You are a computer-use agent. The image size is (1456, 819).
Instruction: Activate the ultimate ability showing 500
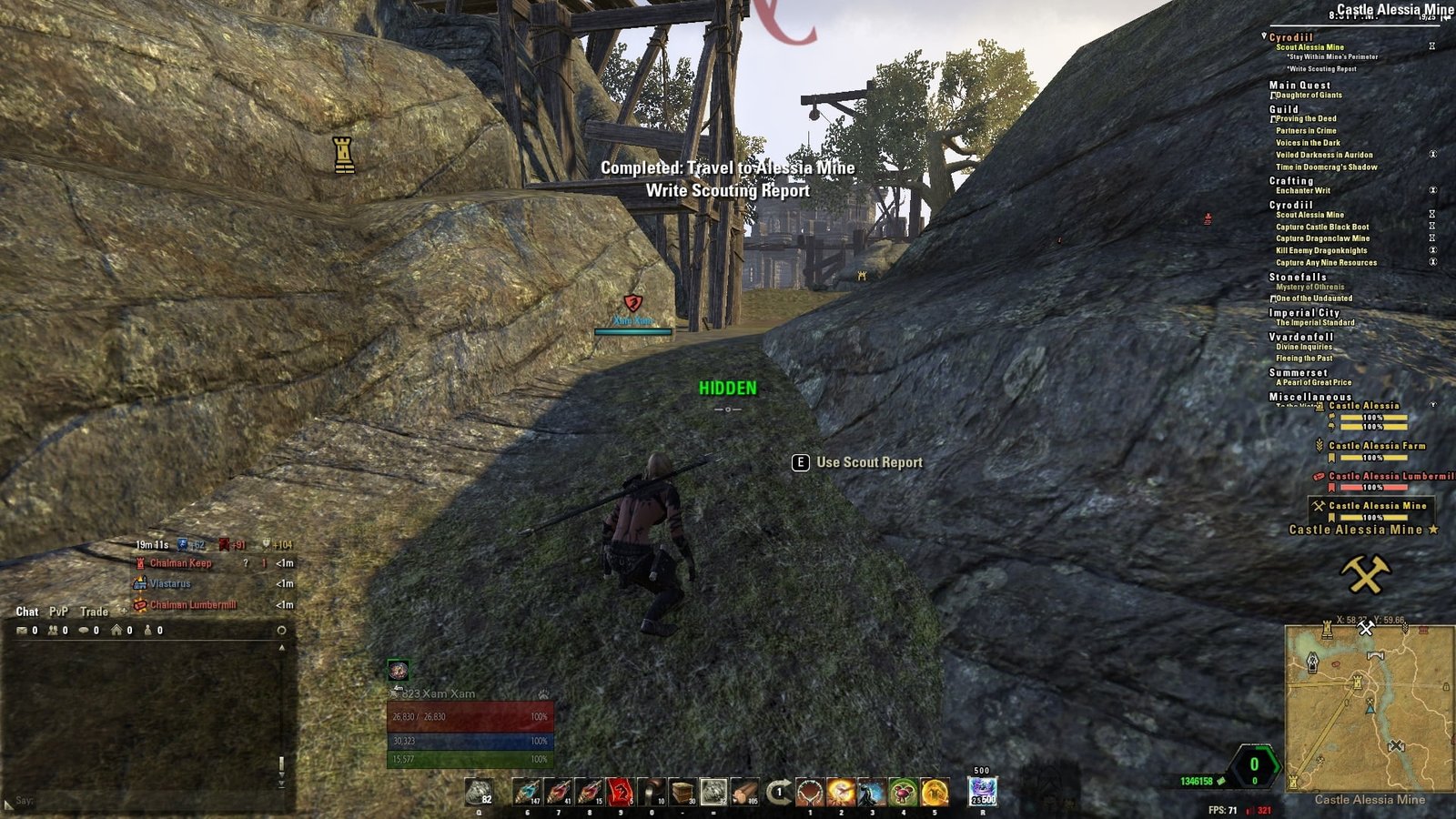(982, 792)
